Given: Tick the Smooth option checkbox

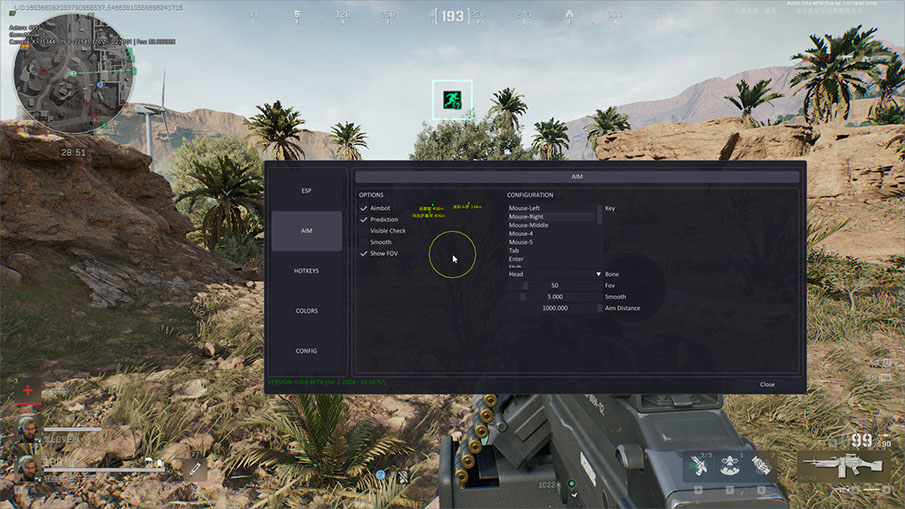Looking at the screenshot, I should [364, 242].
